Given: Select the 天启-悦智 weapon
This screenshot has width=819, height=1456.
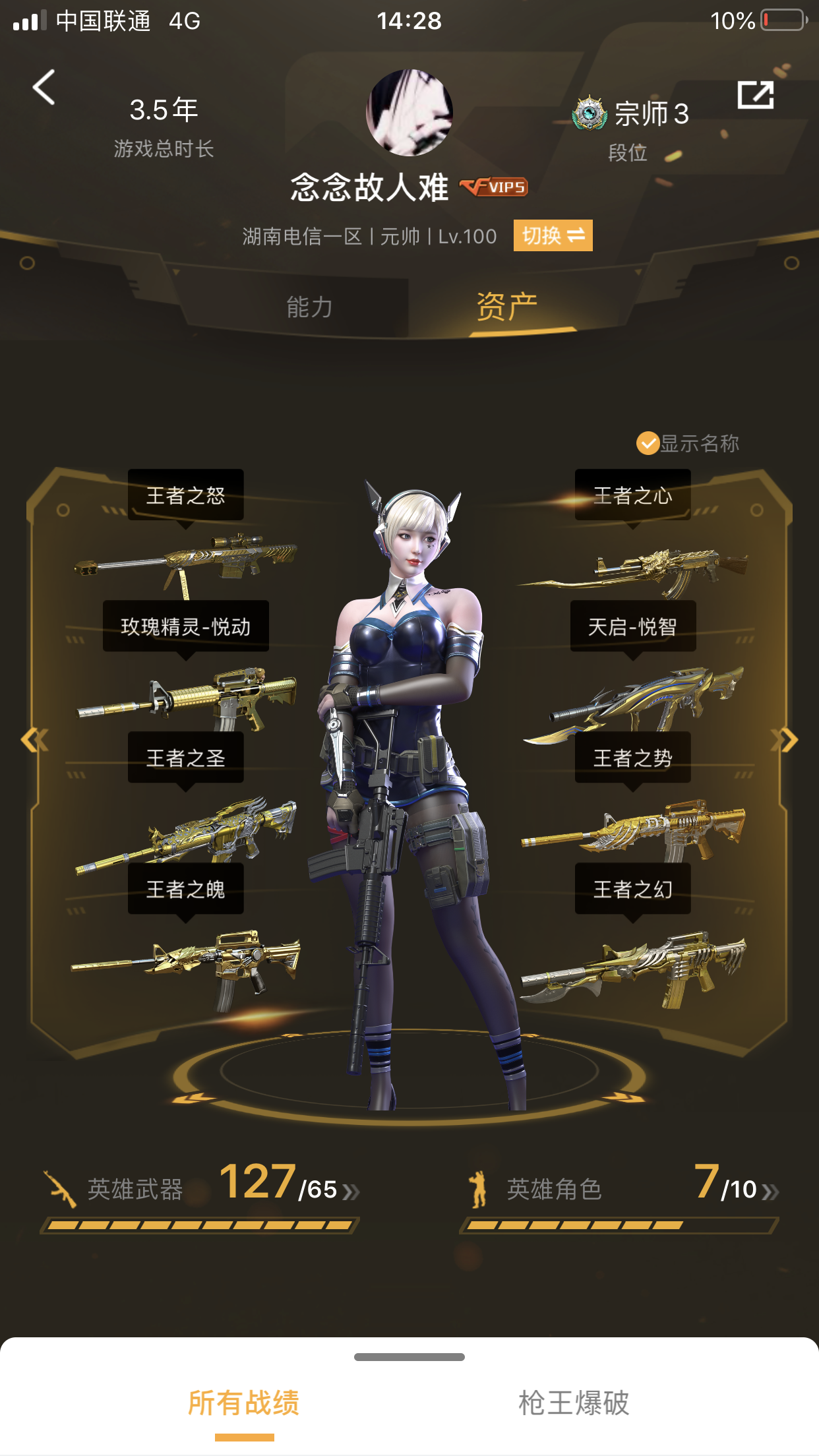Looking at the screenshot, I should point(633,699).
